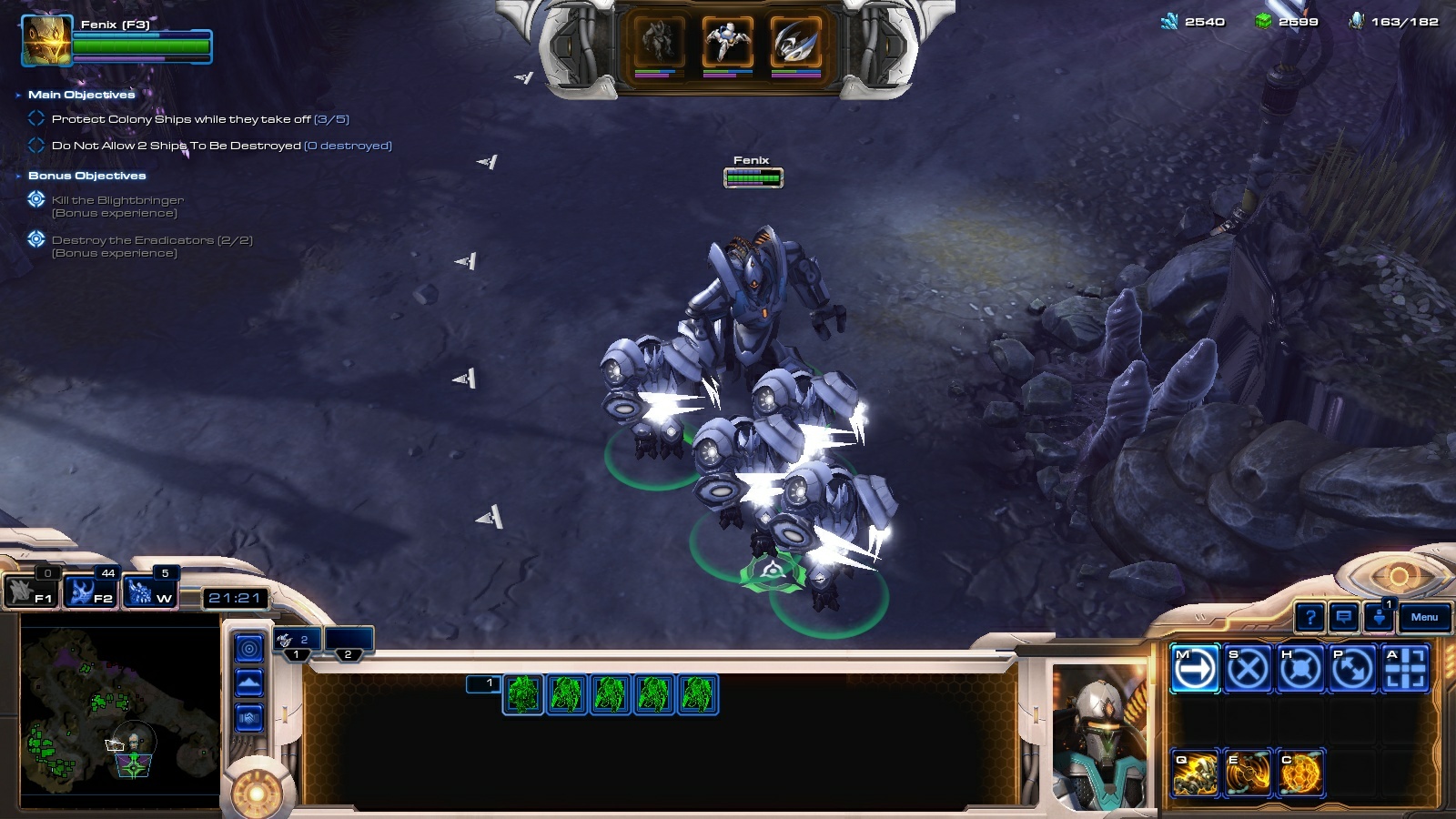Open the game Menu
Image resolution: width=1456 pixels, height=819 pixels.
coord(1424,618)
